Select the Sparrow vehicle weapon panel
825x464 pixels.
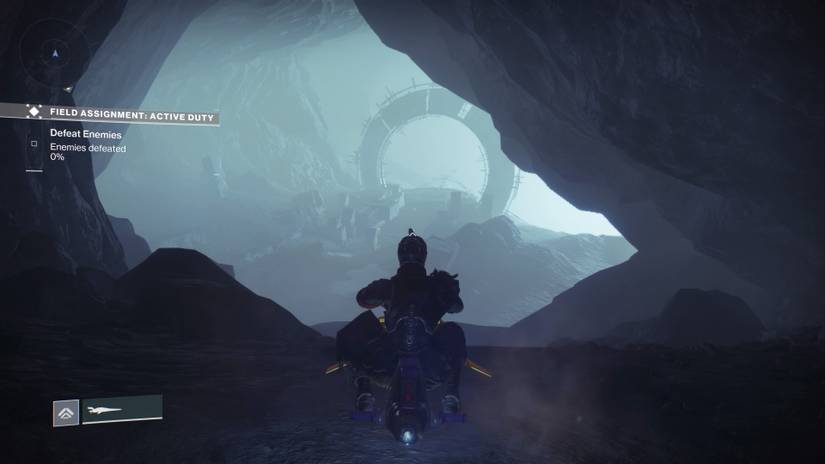[122, 409]
